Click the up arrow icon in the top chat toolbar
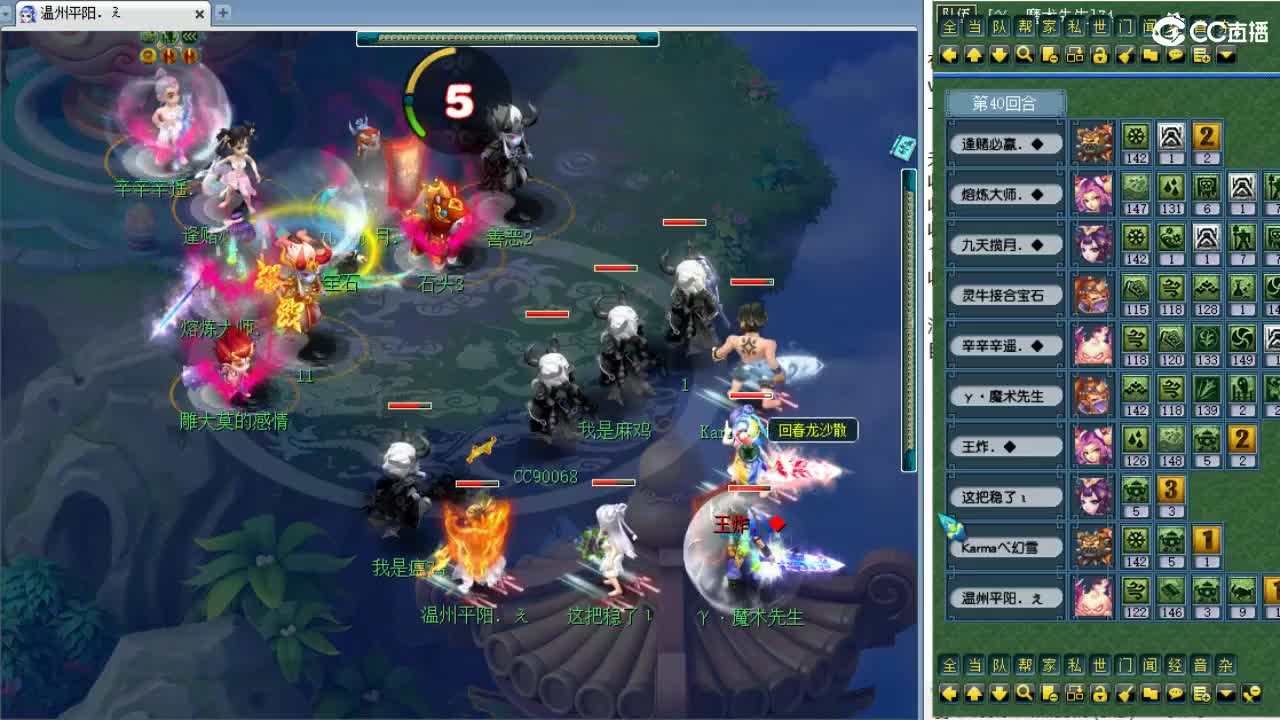The width and height of the screenshot is (1280, 720). 973,56
